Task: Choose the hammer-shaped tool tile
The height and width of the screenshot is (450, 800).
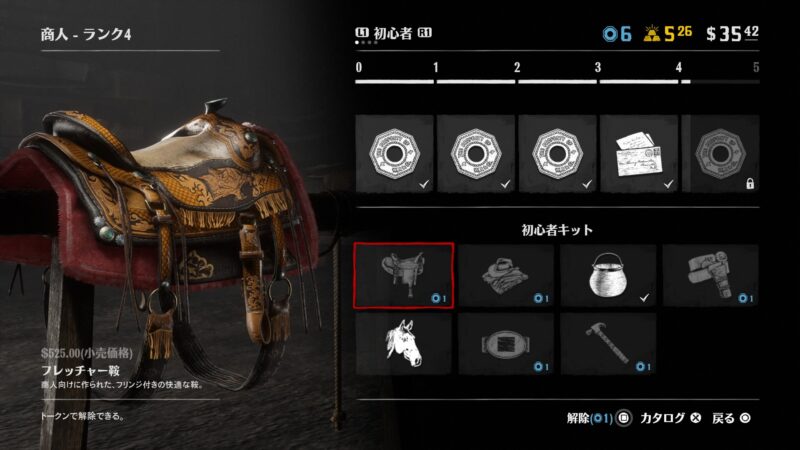Action: point(608,343)
